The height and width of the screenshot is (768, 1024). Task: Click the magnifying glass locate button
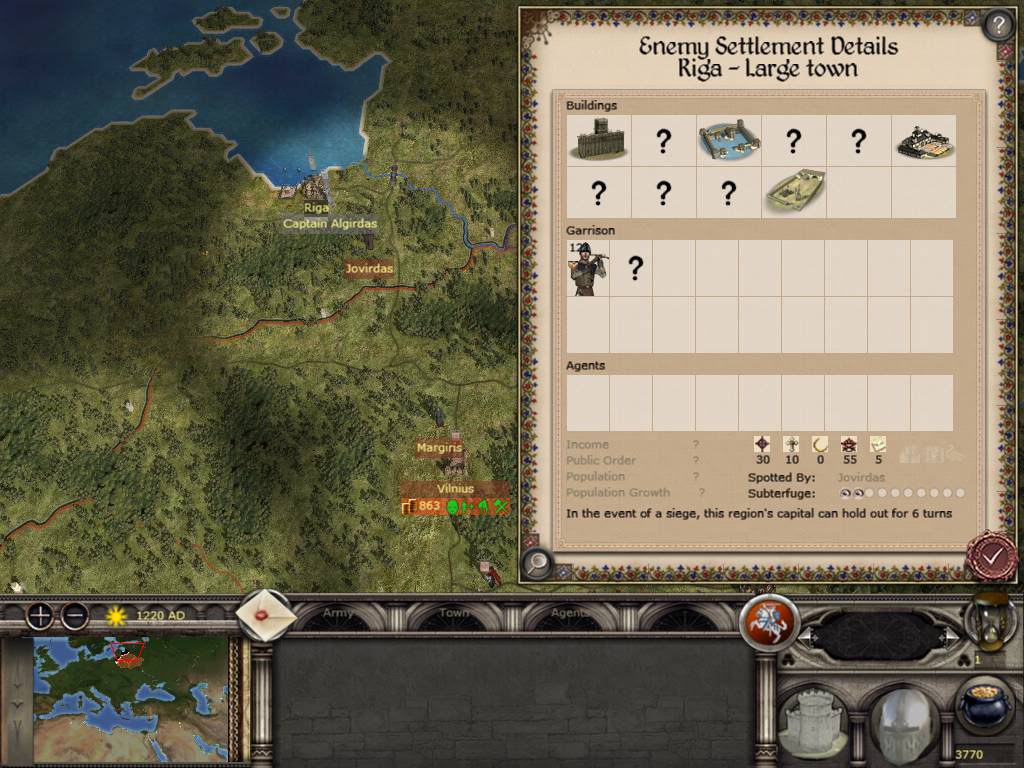pyautogui.click(x=537, y=564)
